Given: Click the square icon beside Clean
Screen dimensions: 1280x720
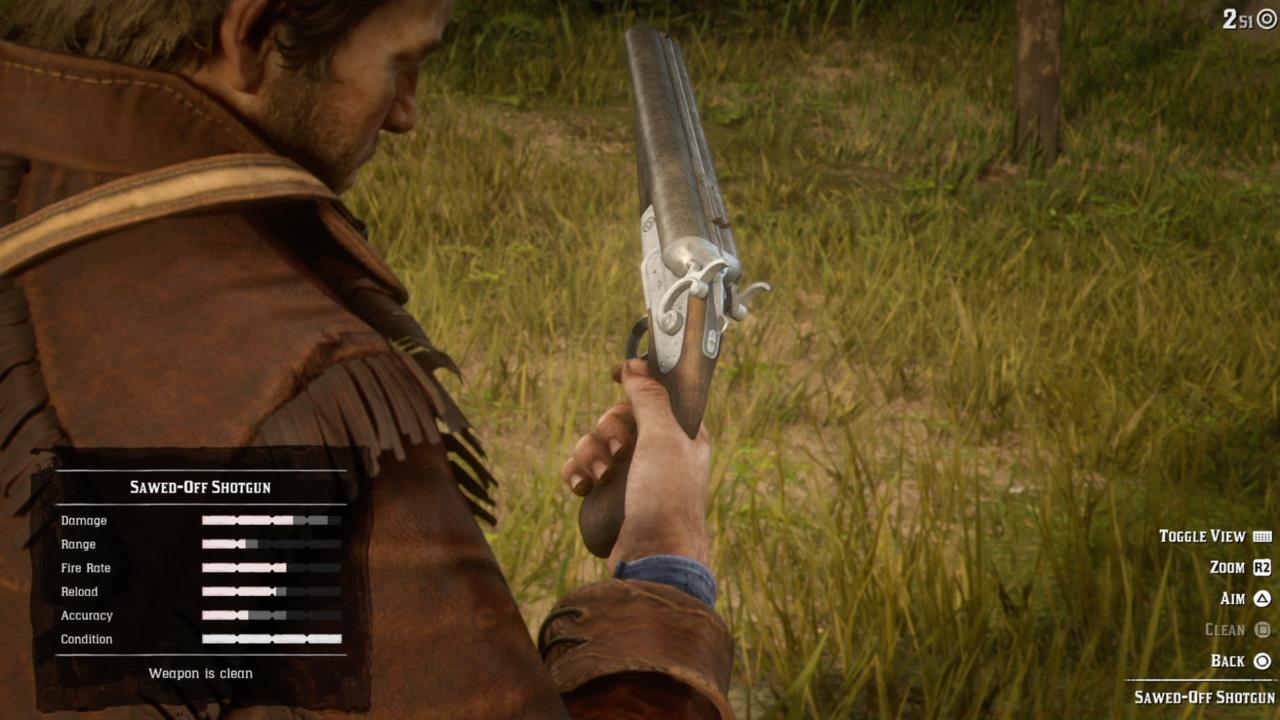Looking at the screenshot, I should point(1263,630).
